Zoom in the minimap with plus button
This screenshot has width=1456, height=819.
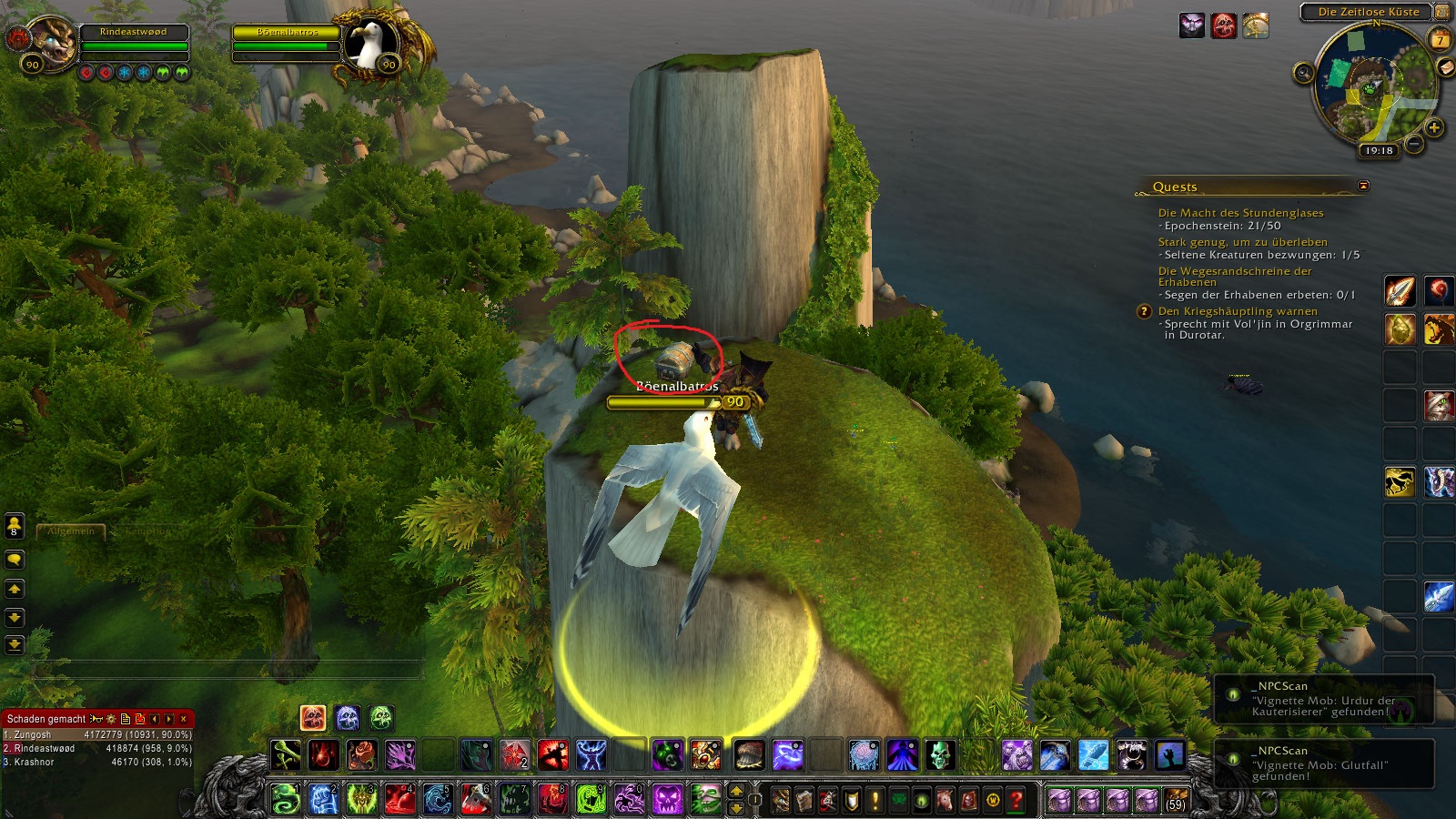[1434, 127]
